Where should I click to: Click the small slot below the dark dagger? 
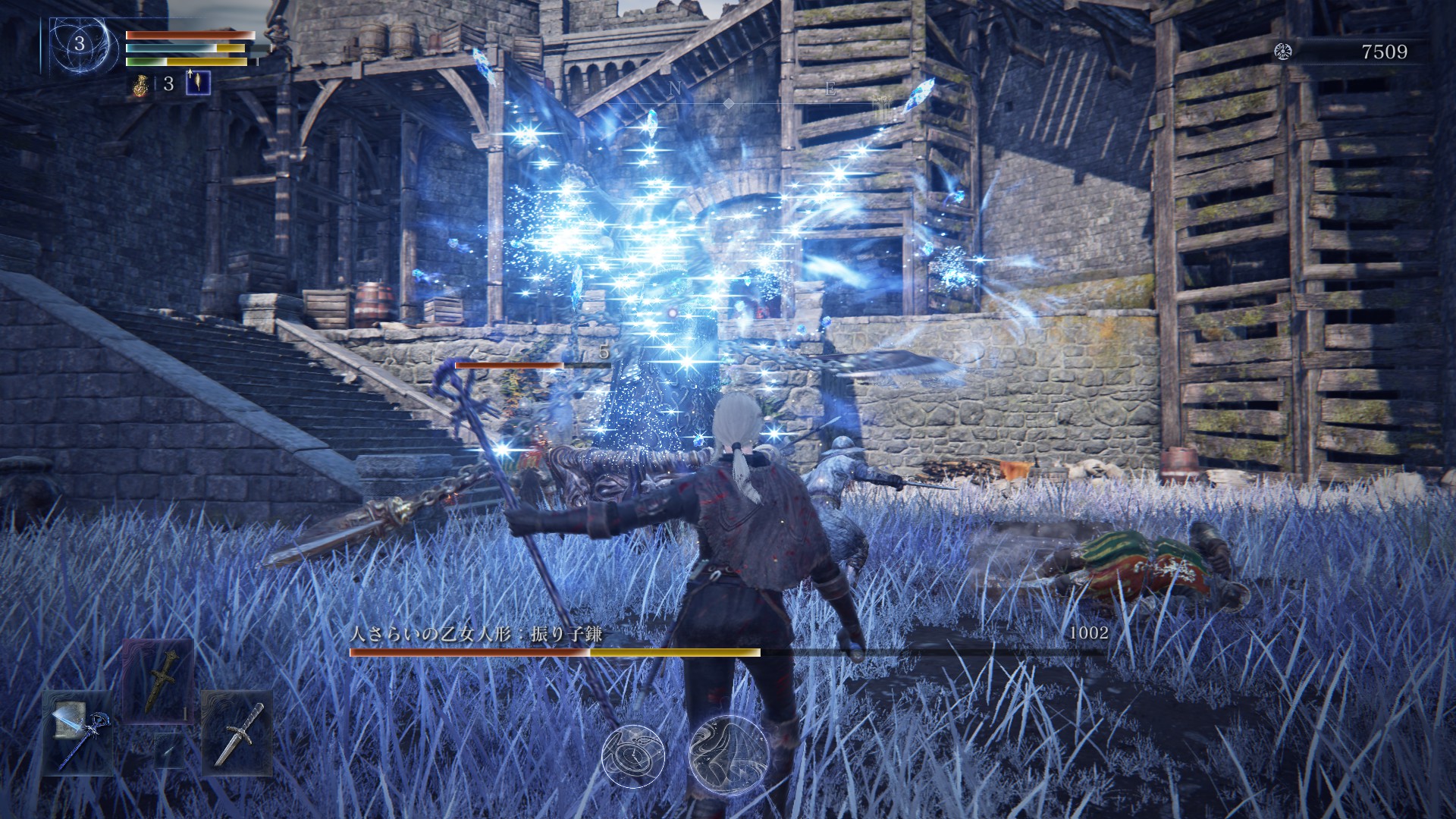[x=168, y=749]
